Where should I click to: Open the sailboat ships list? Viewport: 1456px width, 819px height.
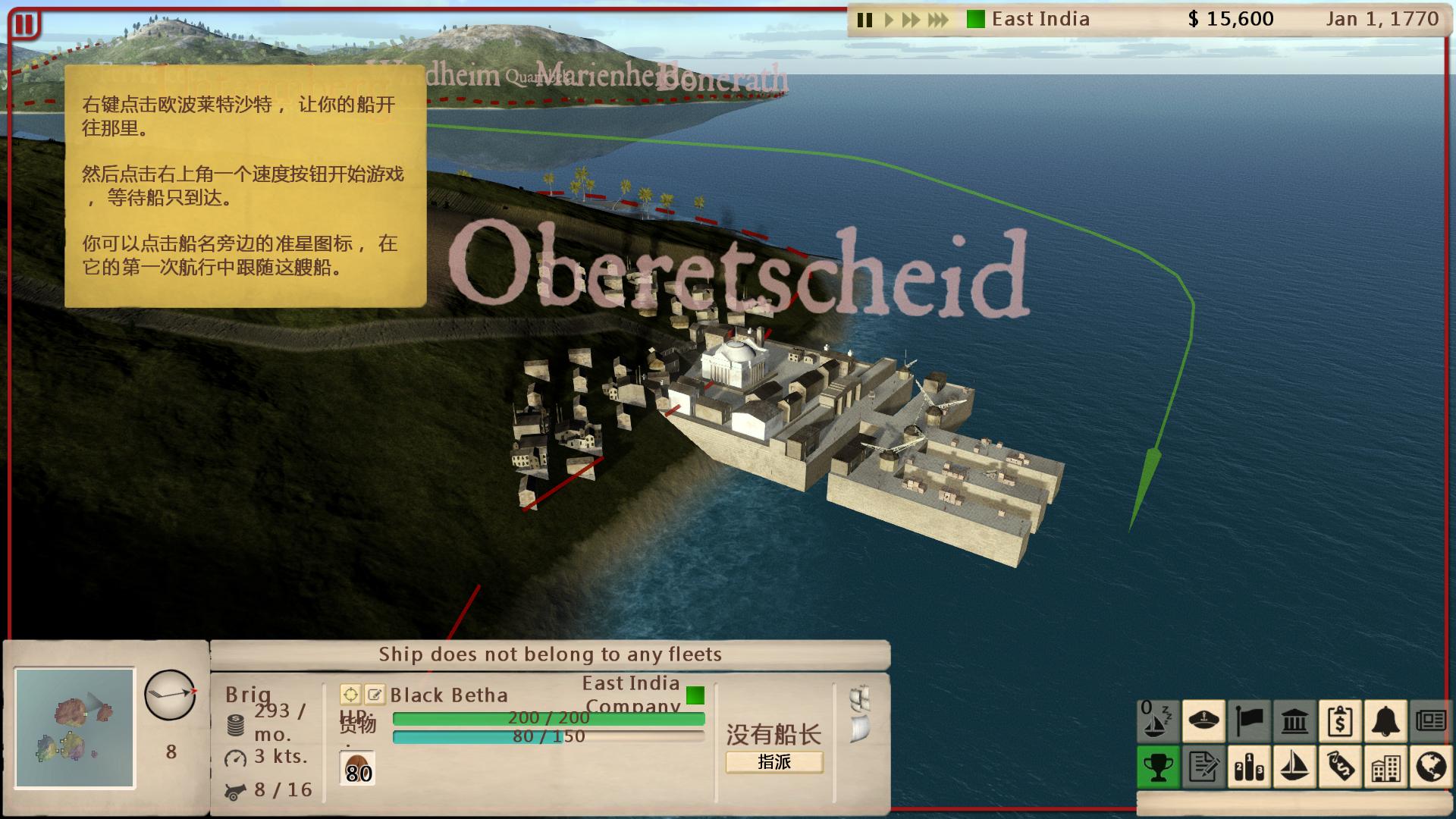click(1294, 767)
